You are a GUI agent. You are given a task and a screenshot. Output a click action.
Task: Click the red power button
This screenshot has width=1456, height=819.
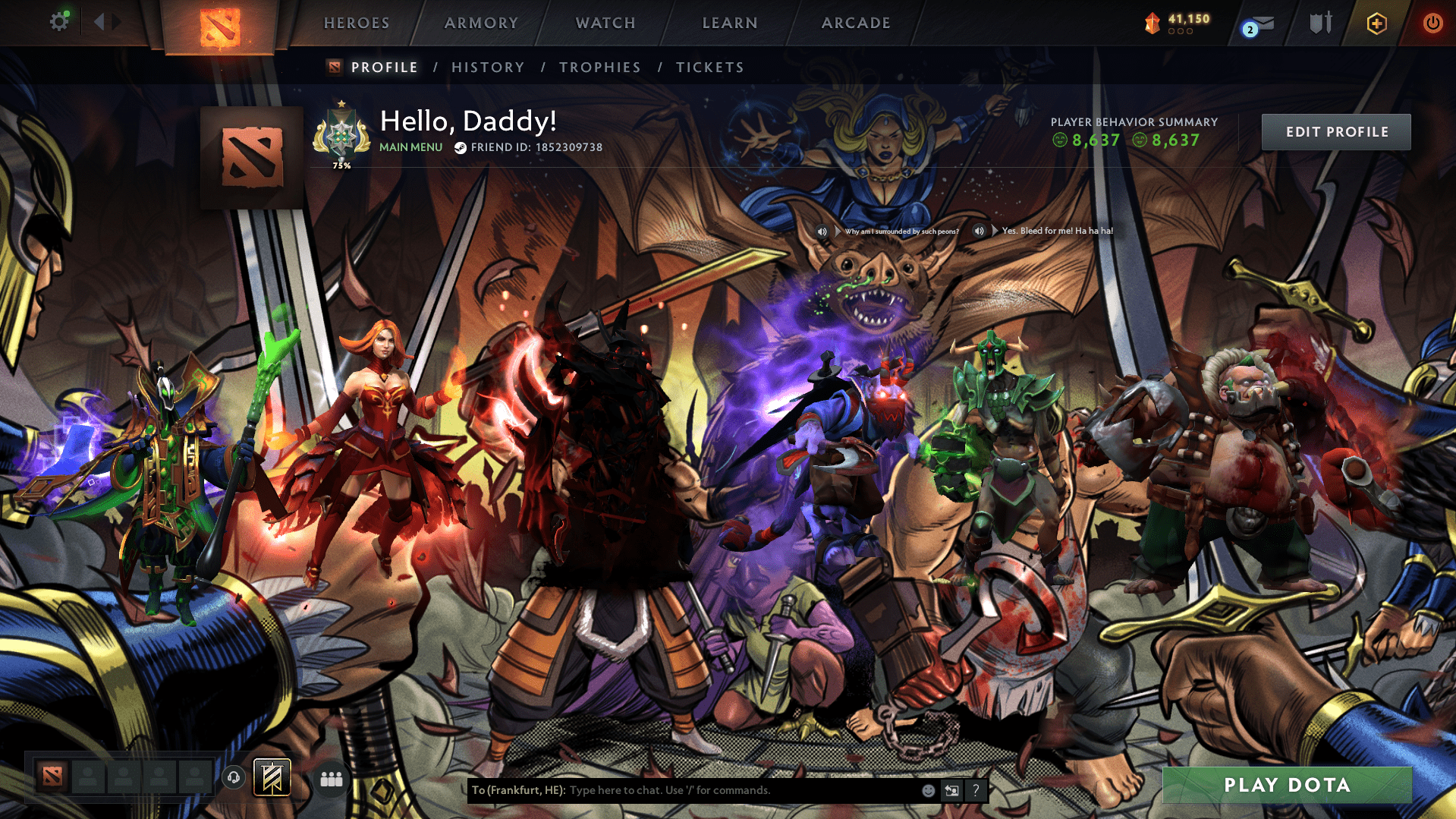pyautogui.click(x=1432, y=22)
